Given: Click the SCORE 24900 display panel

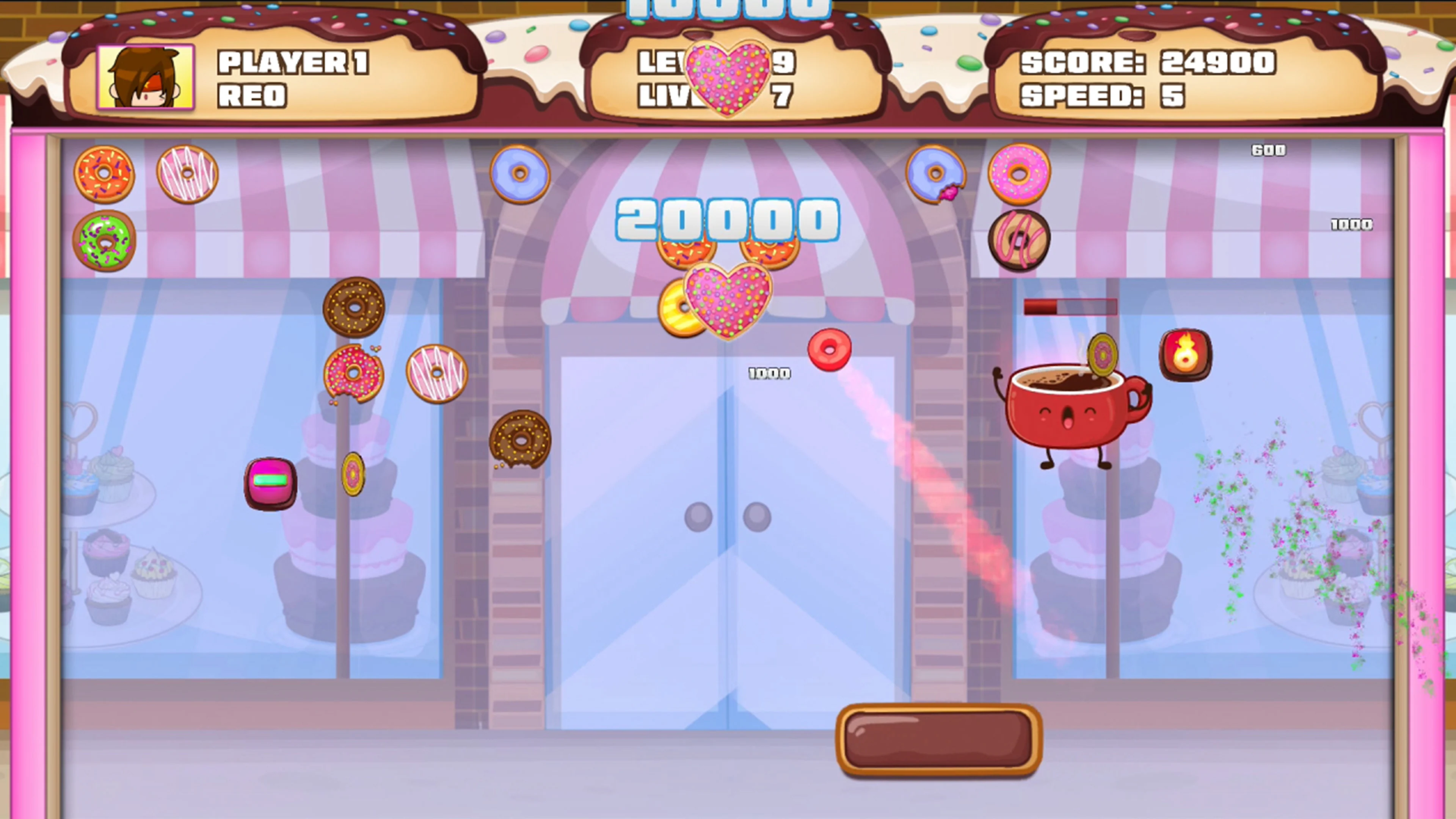Looking at the screenshot, I should coord(1147,64).
